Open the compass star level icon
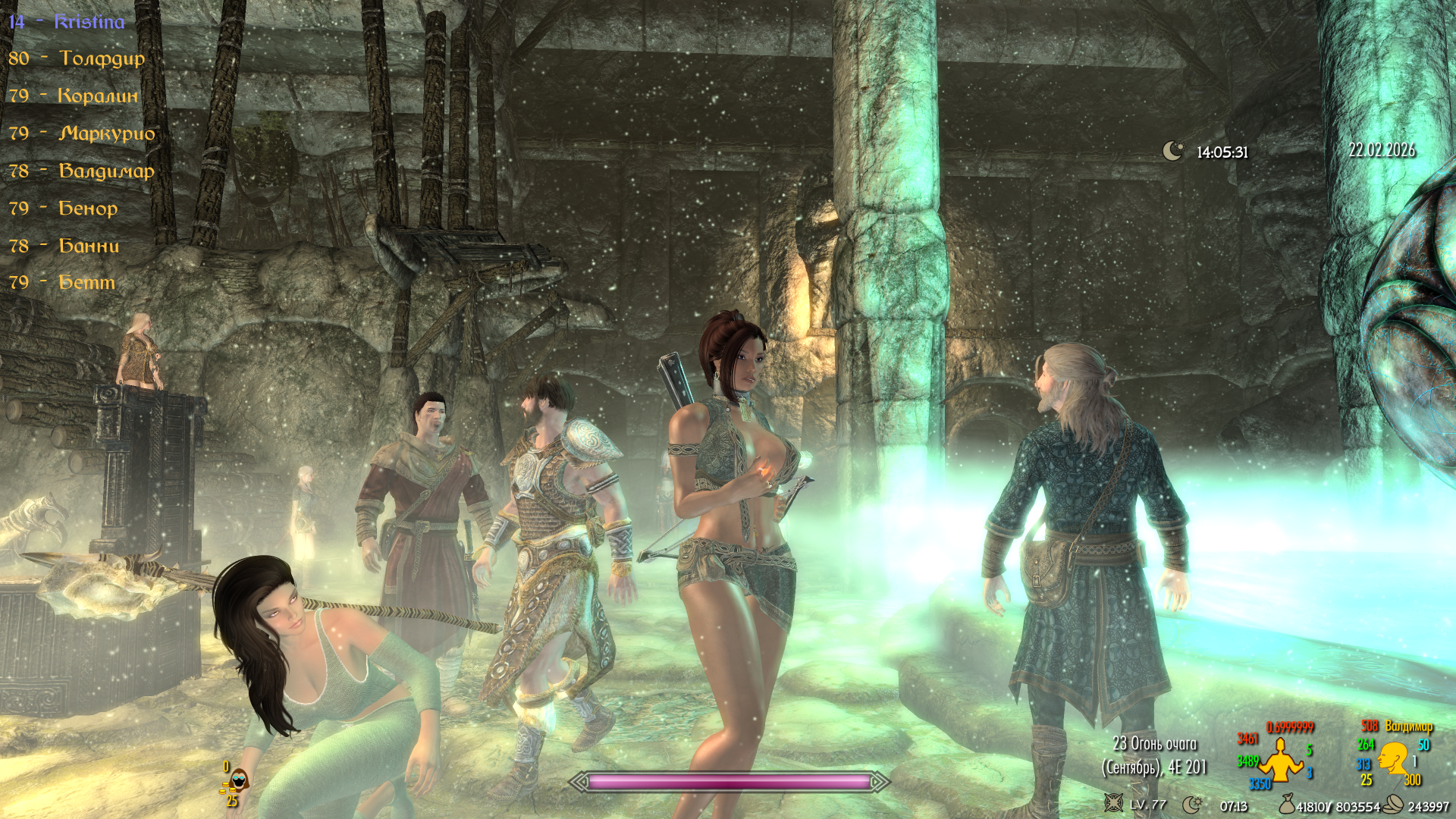 [1112, 803]
